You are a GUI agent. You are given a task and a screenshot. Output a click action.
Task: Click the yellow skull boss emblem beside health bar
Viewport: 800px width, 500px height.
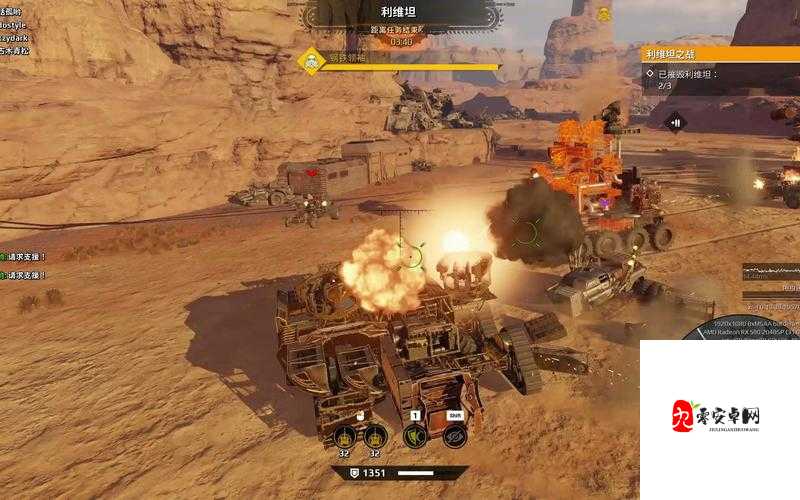click(312, 61)
